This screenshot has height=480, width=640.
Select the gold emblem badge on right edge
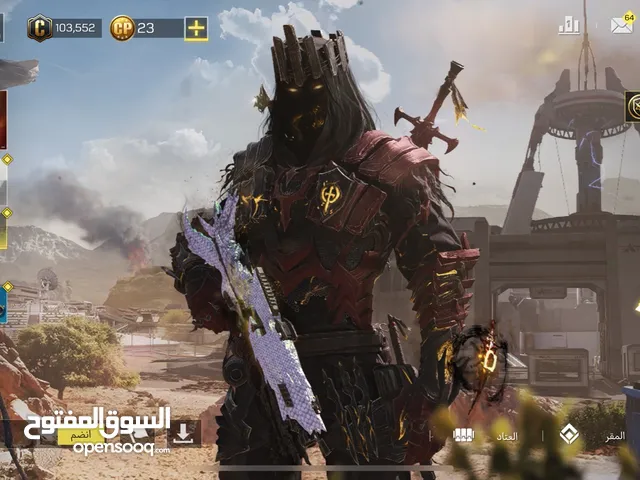[632, 107]
